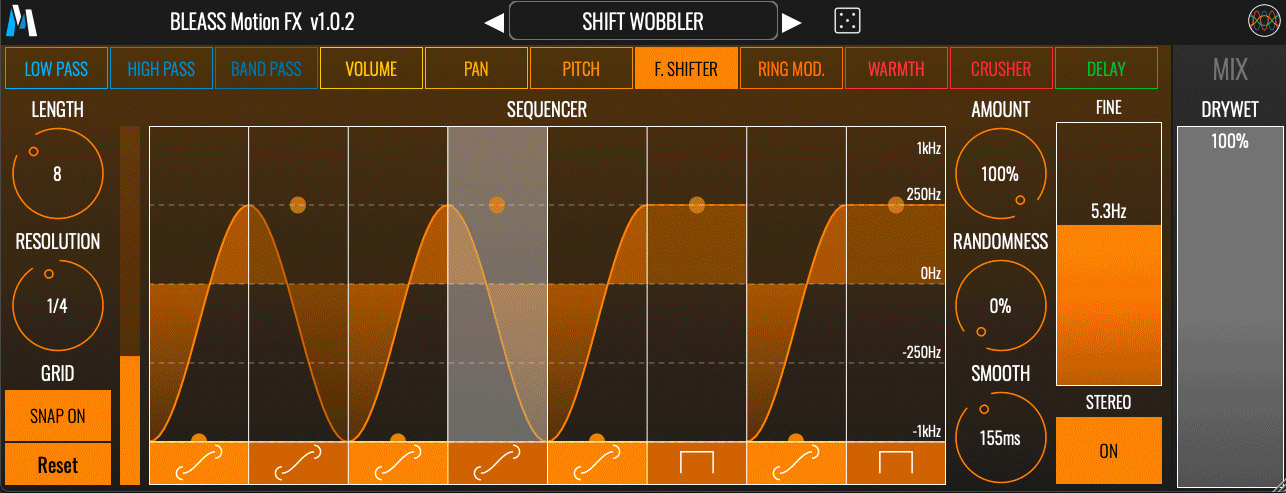This screenshot has width=1286, height=493.
Task: Click the dice randomize icon
Action: coord(847,20)
